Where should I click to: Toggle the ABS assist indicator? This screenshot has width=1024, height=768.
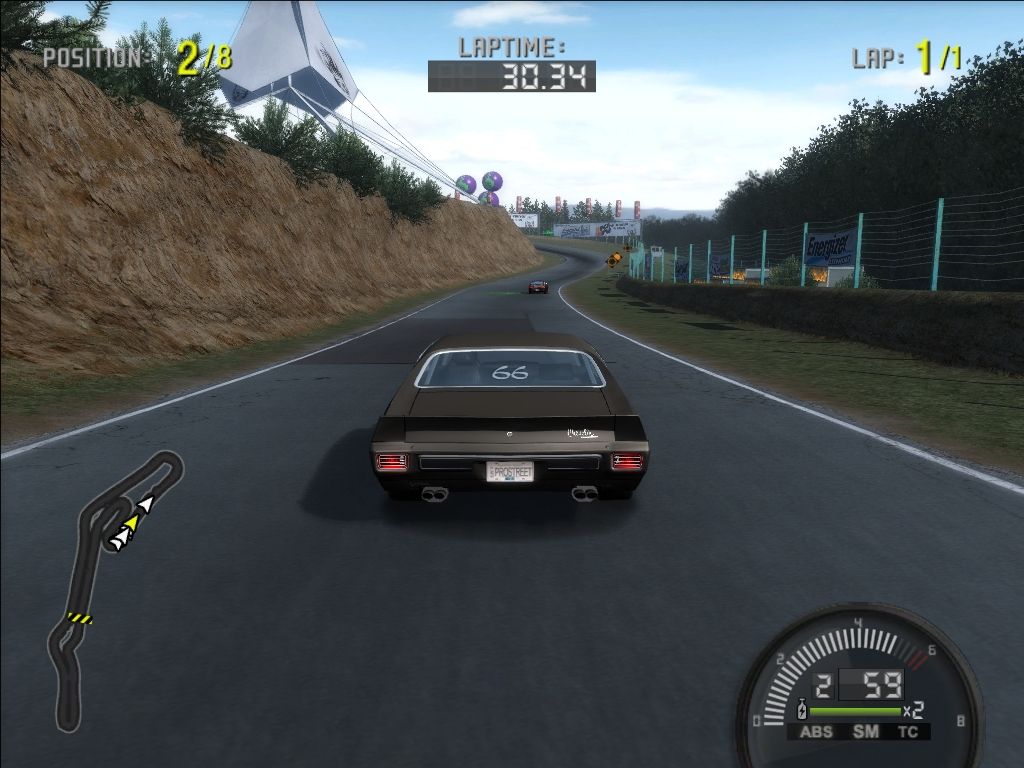click(816, 732)
